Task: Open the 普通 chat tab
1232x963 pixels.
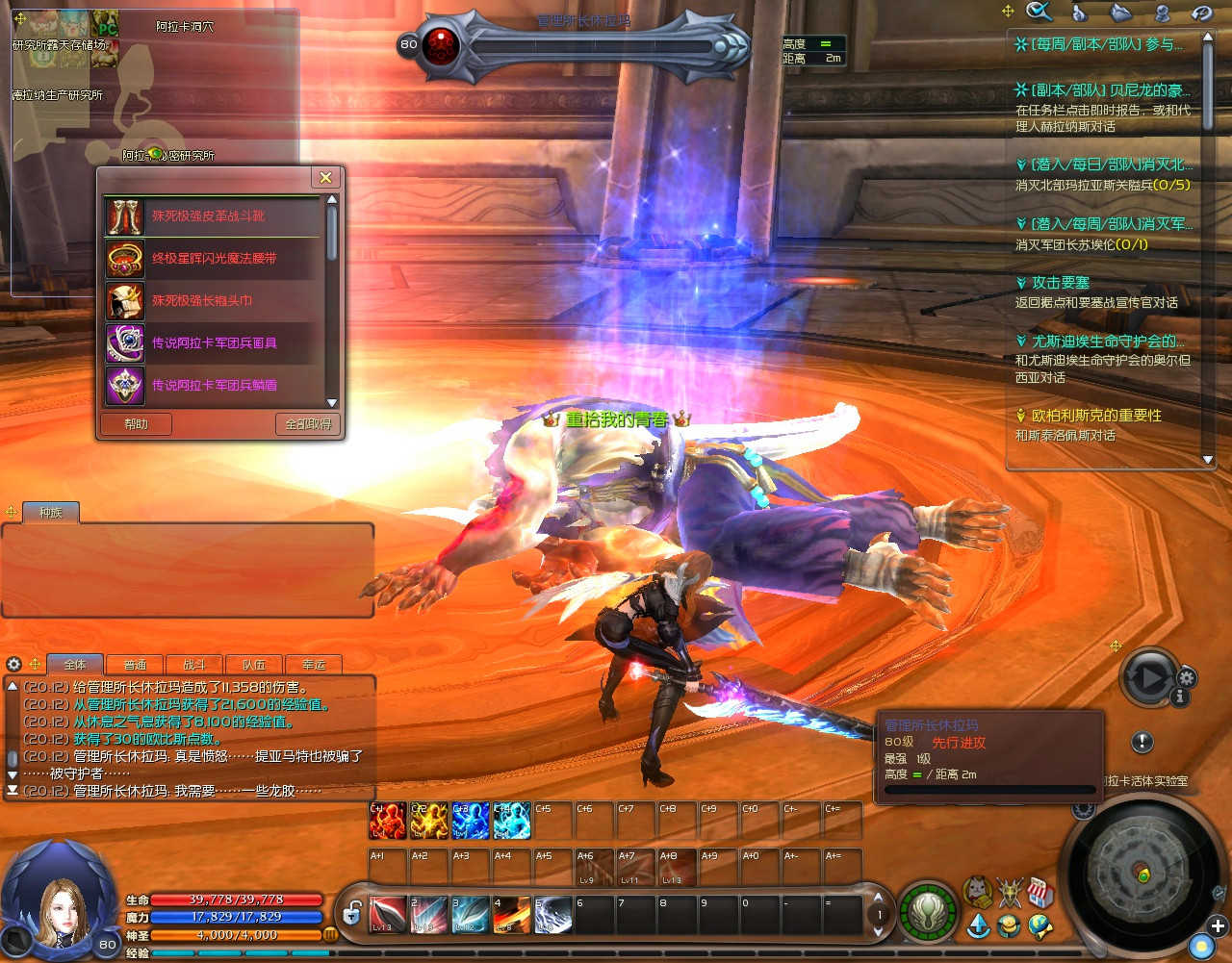Action: pyautogui.click(x=135, y=665)
